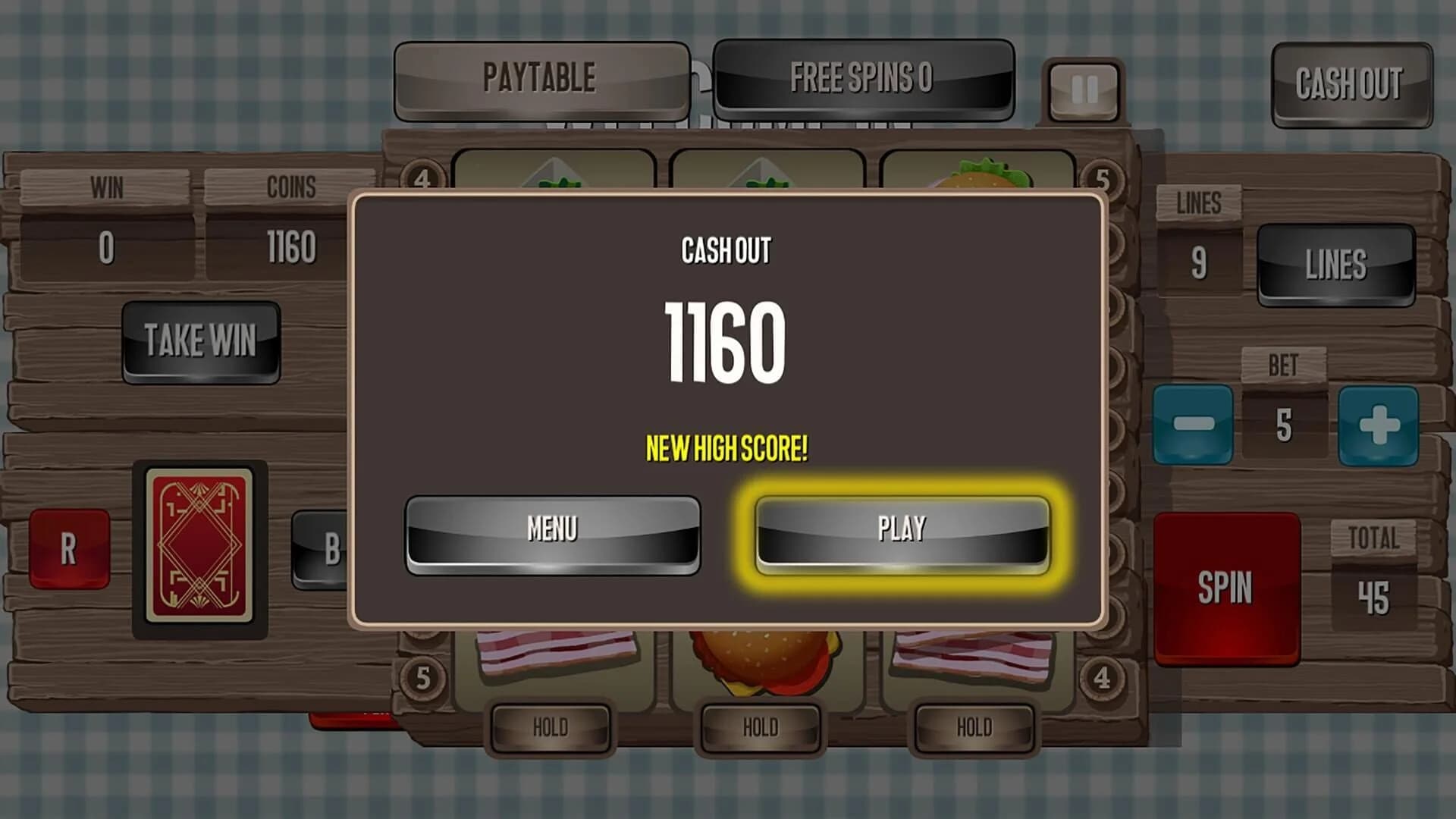
Task: Open the PAYTABLE screen
Action: [540, 76]
